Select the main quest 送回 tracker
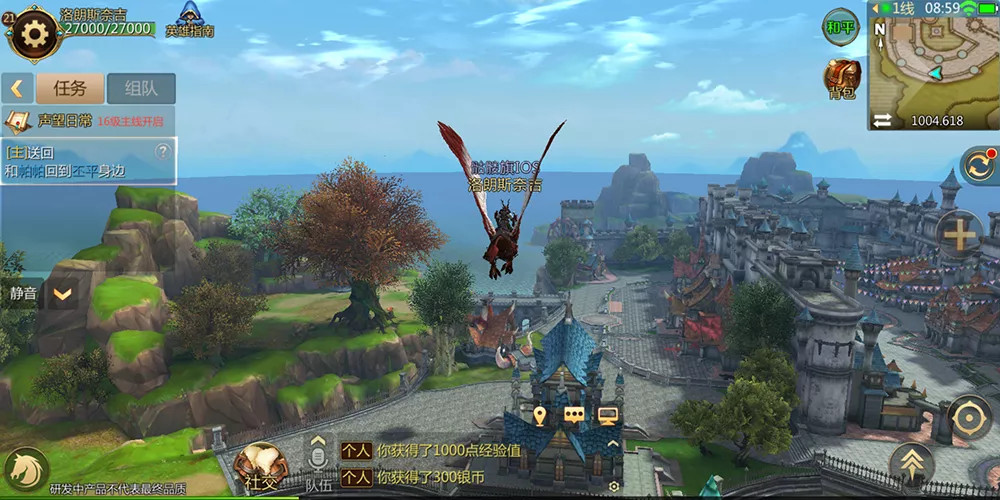 coord(80,161)
